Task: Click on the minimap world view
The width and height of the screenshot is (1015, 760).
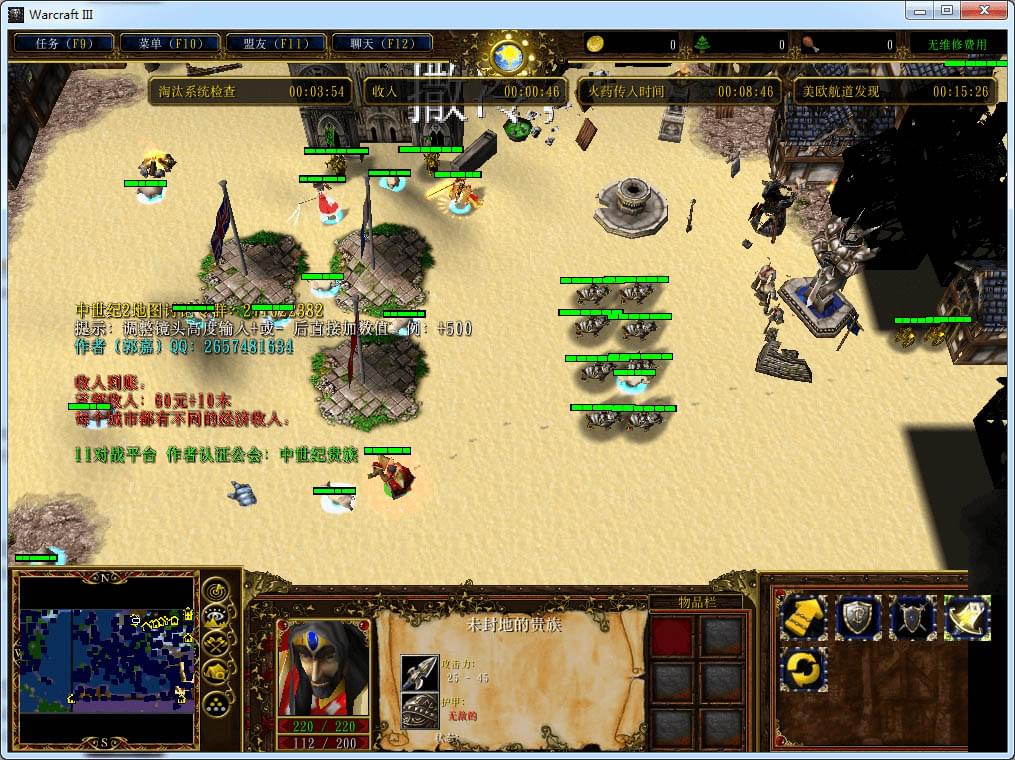Action: [107, 660]
